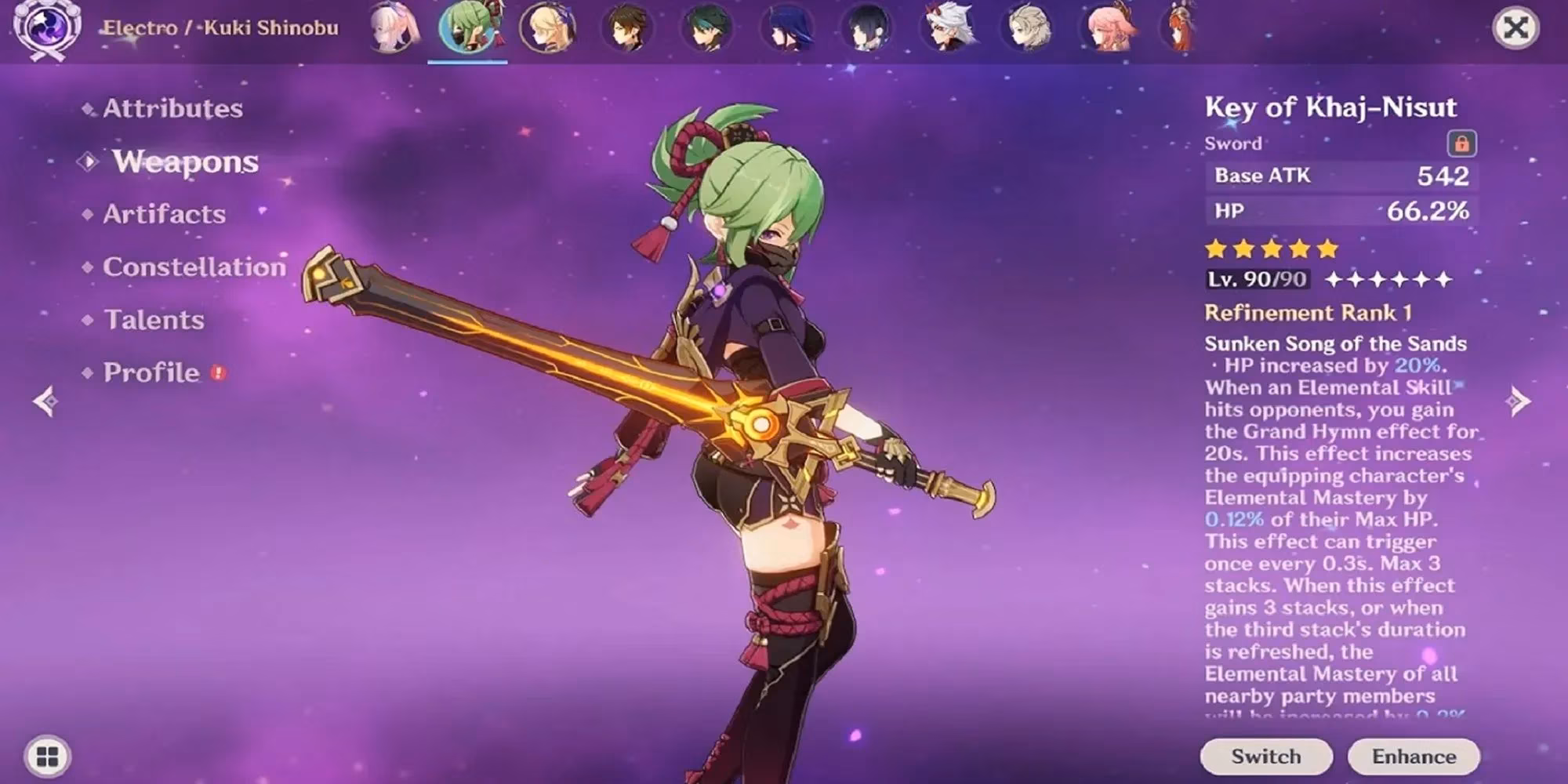View the Talents tab
This screenshot has height=784, width=1568.
point(153,320)
